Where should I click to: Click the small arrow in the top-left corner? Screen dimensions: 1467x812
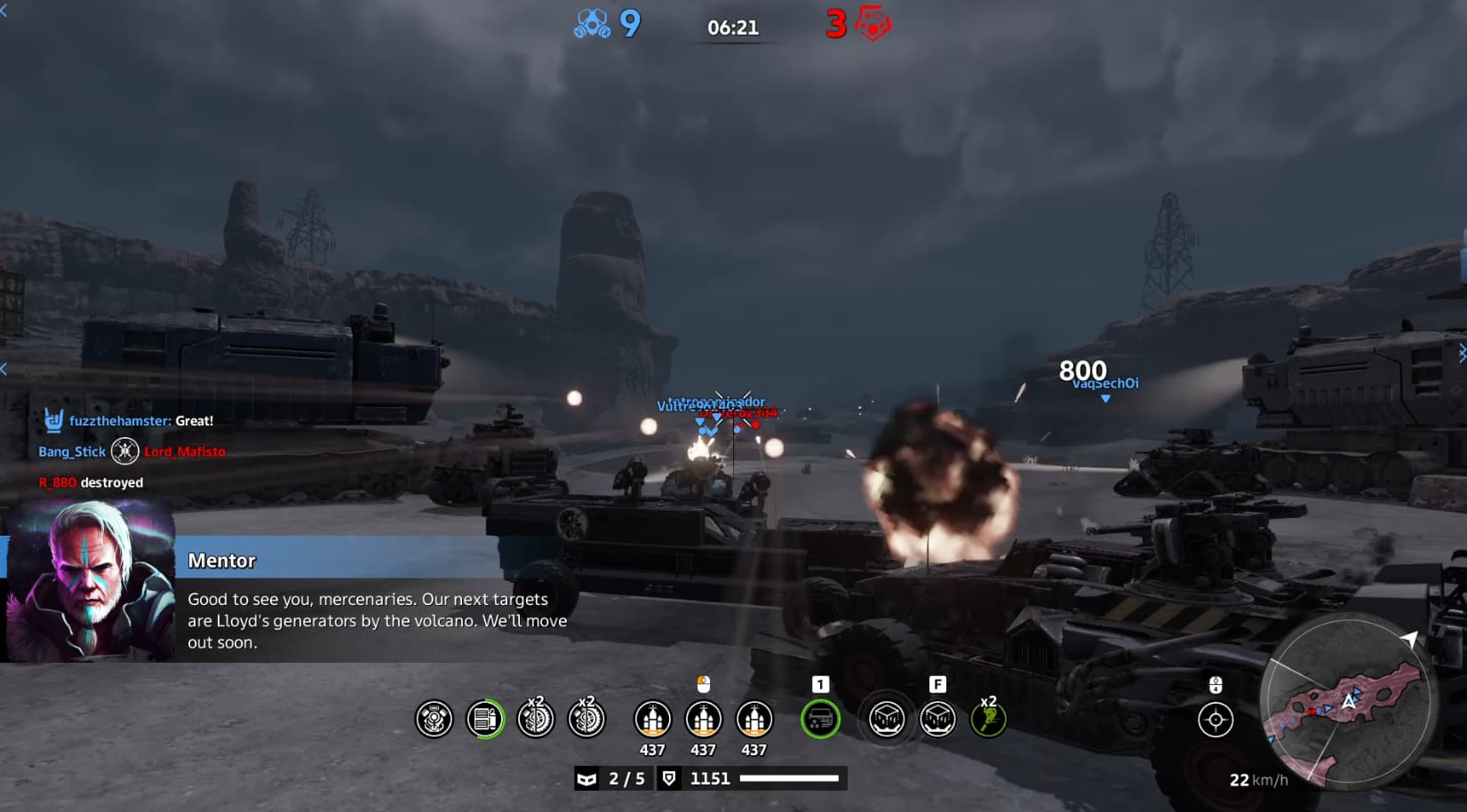[4, 11]
